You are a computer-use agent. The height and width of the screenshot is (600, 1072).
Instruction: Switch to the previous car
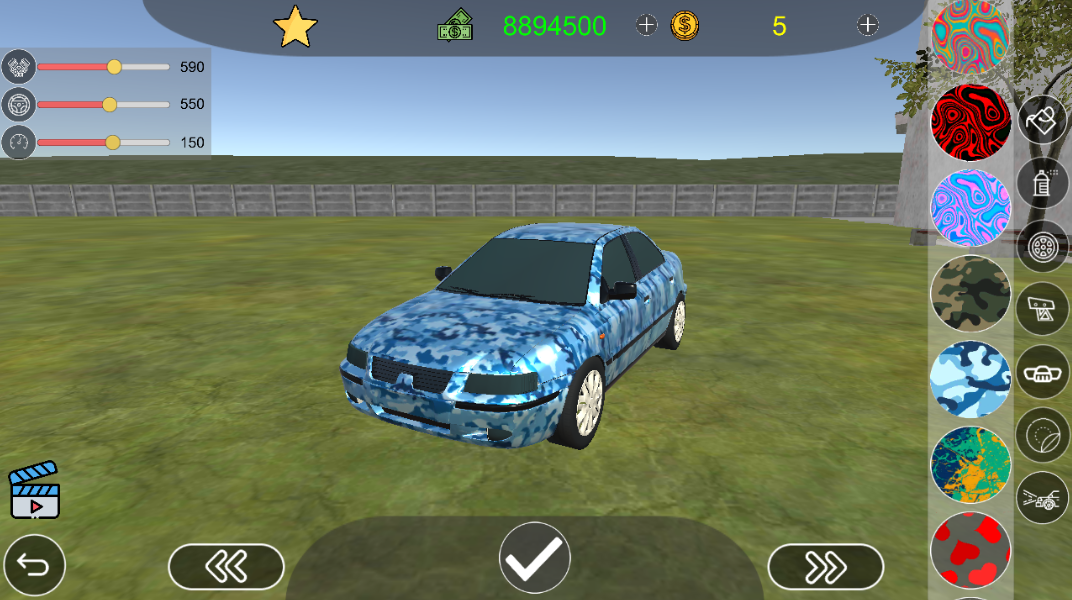(226, 567)
